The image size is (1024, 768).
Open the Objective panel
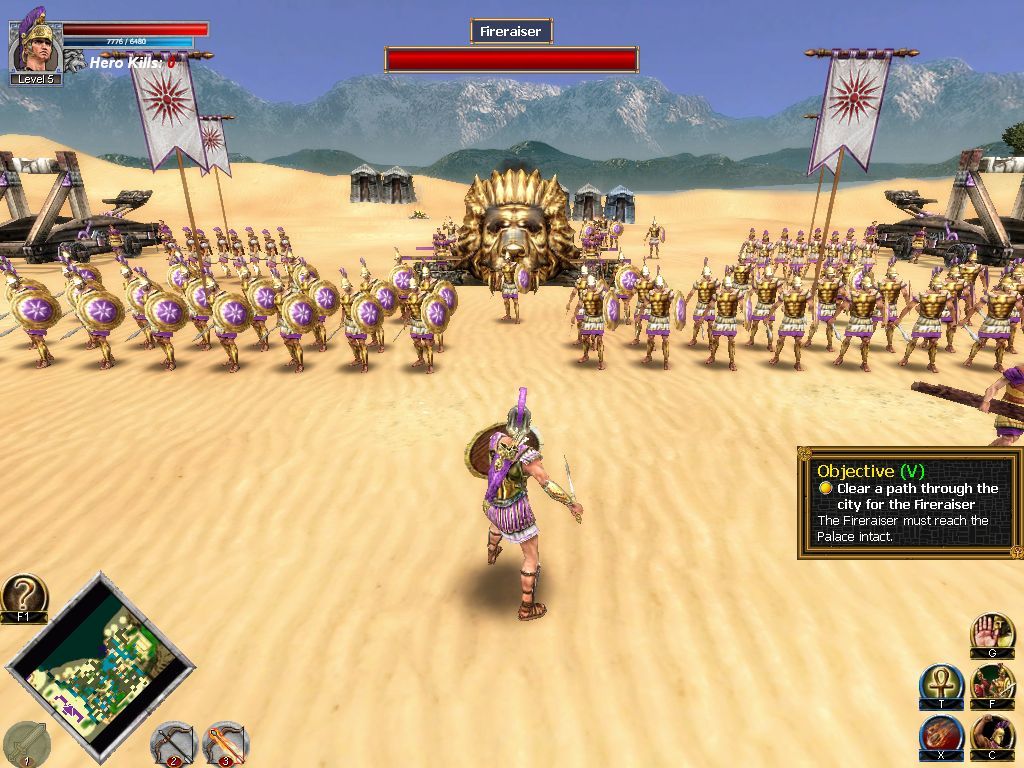pos(910,503)
